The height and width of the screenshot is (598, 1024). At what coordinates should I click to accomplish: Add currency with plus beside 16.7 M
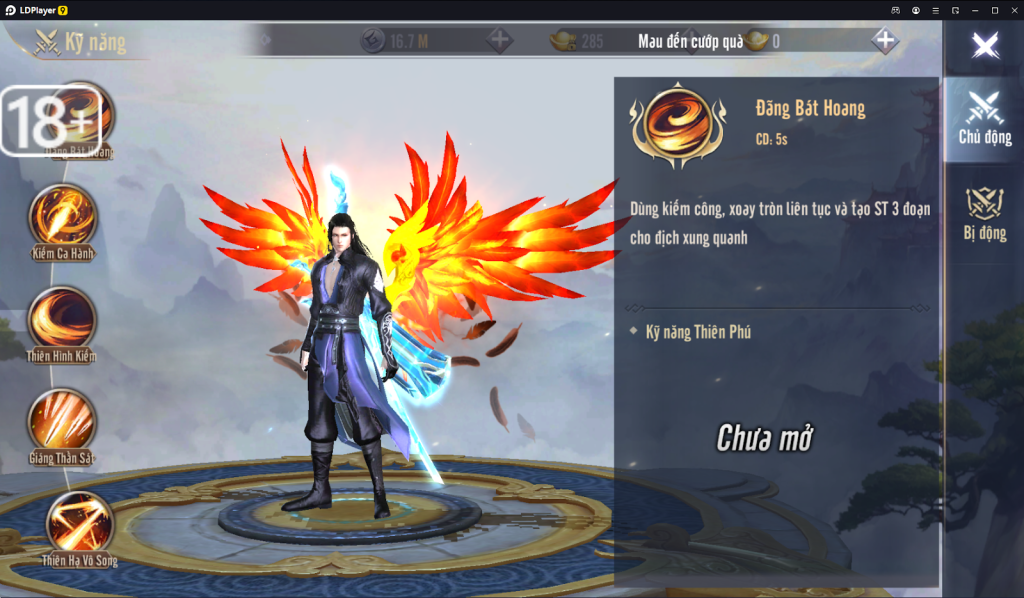point(499,41)
